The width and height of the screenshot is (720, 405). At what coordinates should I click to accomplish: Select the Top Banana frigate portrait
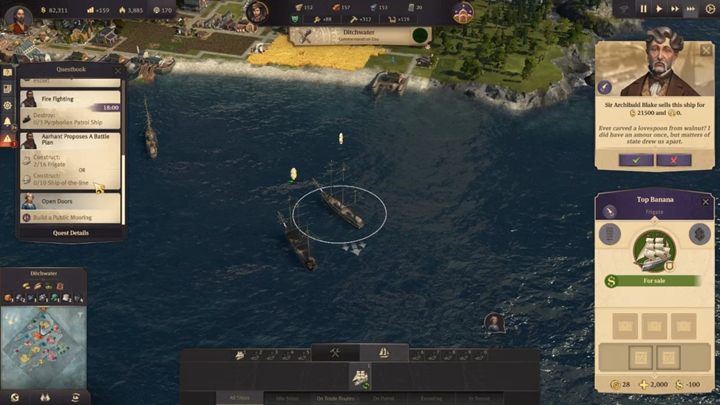pos(655,250)
